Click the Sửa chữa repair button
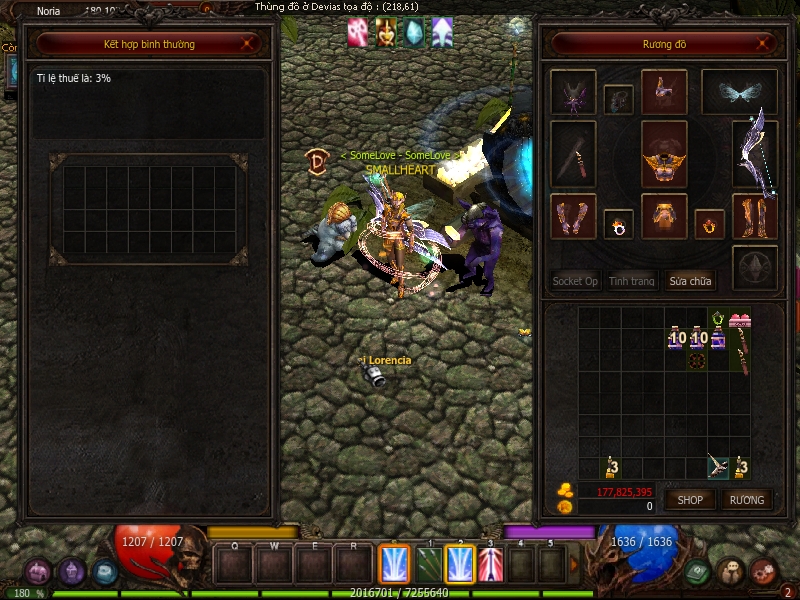The width and height of the screenshot is (800, 600). click(x=690, y=281)
